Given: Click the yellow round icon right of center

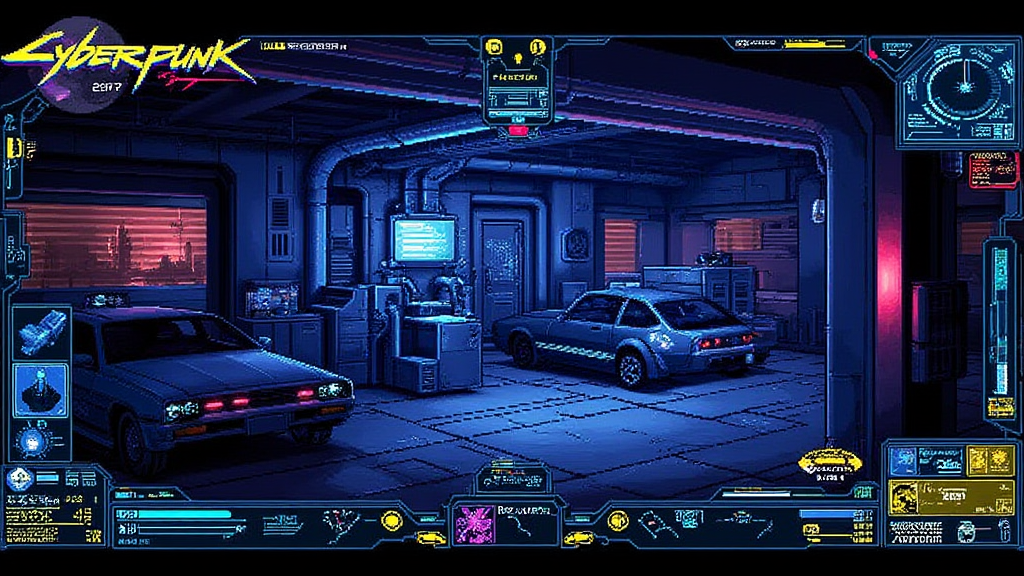Looking at the screenshot, I should click(x=617, y=520).
